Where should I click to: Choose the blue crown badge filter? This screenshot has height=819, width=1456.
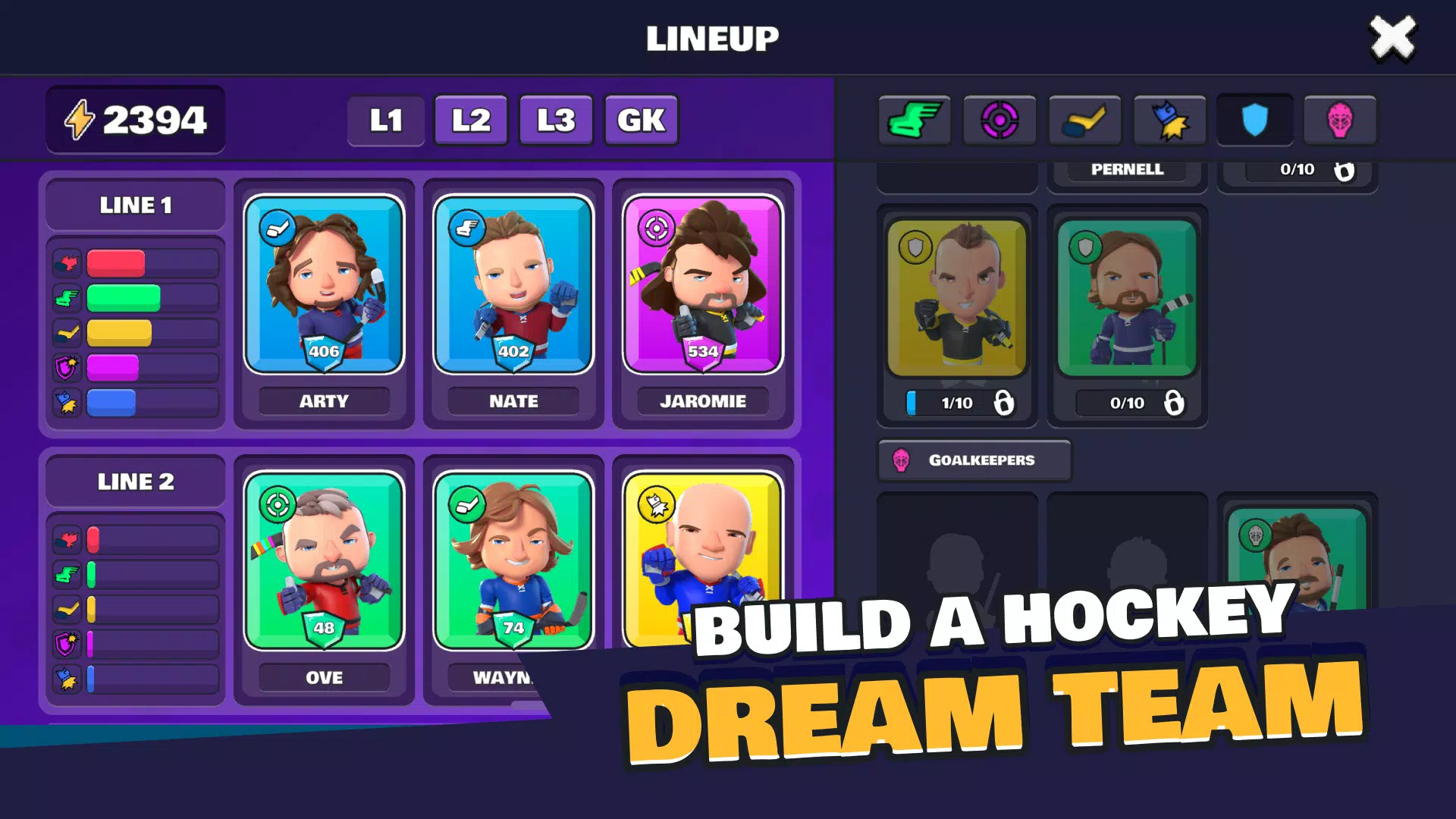click(1170, 119)
